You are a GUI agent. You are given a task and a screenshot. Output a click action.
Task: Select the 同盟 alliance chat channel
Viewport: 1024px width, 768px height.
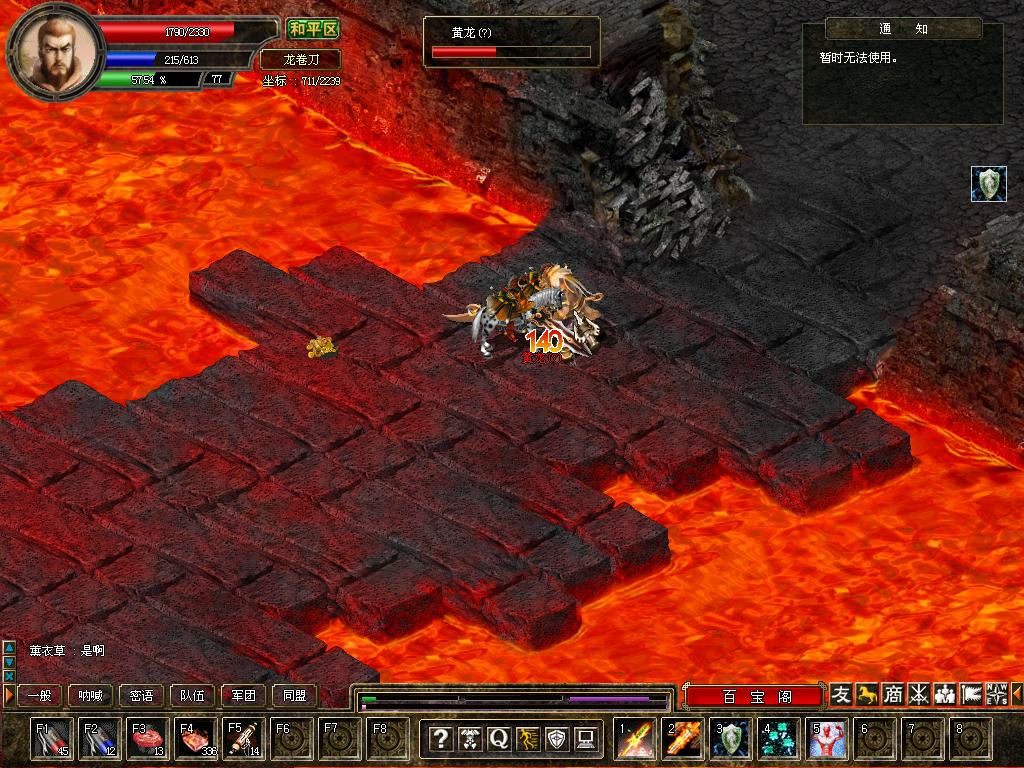tap(294, 695)
